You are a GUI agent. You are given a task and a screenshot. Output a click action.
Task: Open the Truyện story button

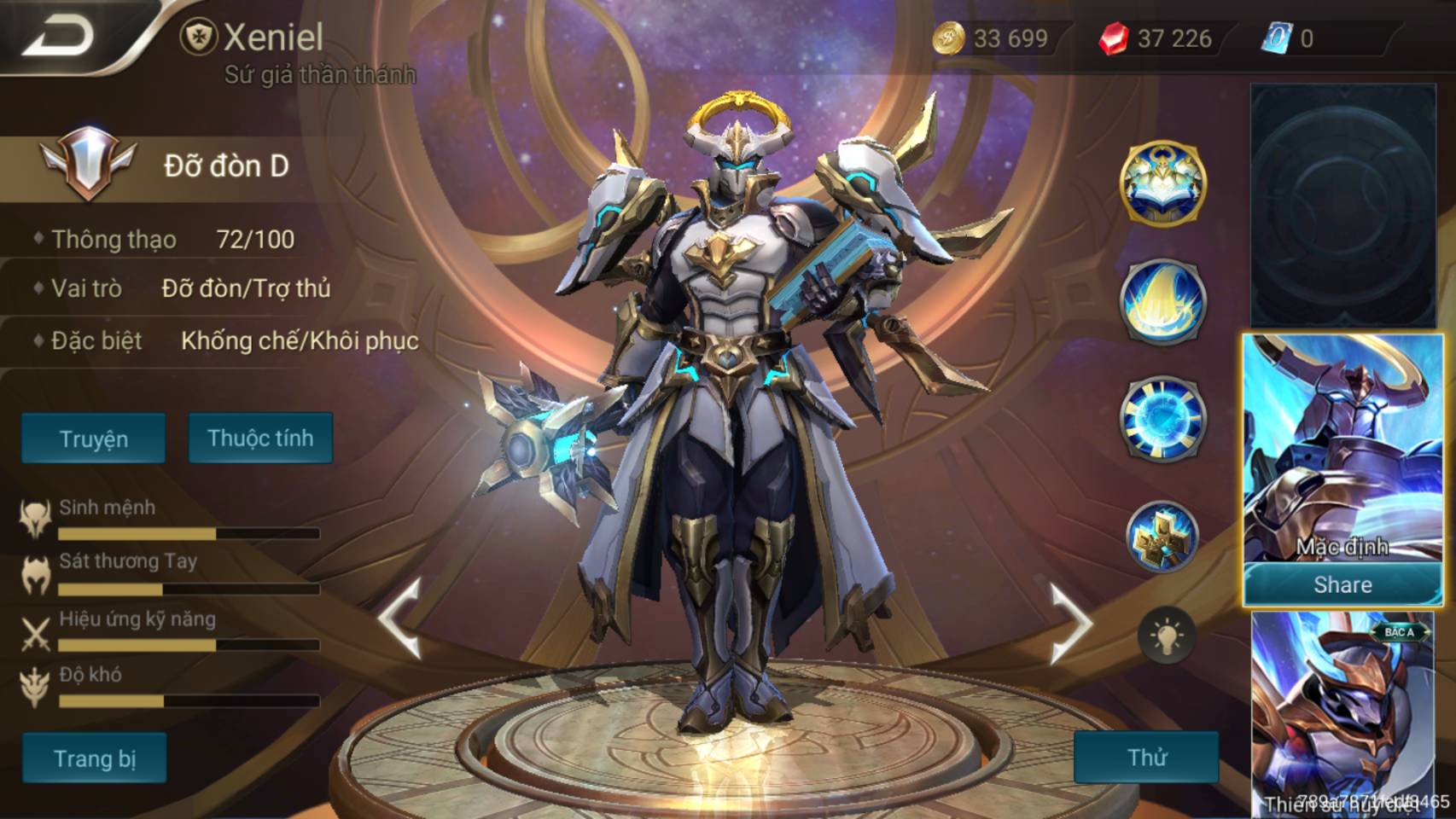click(93, 439)
